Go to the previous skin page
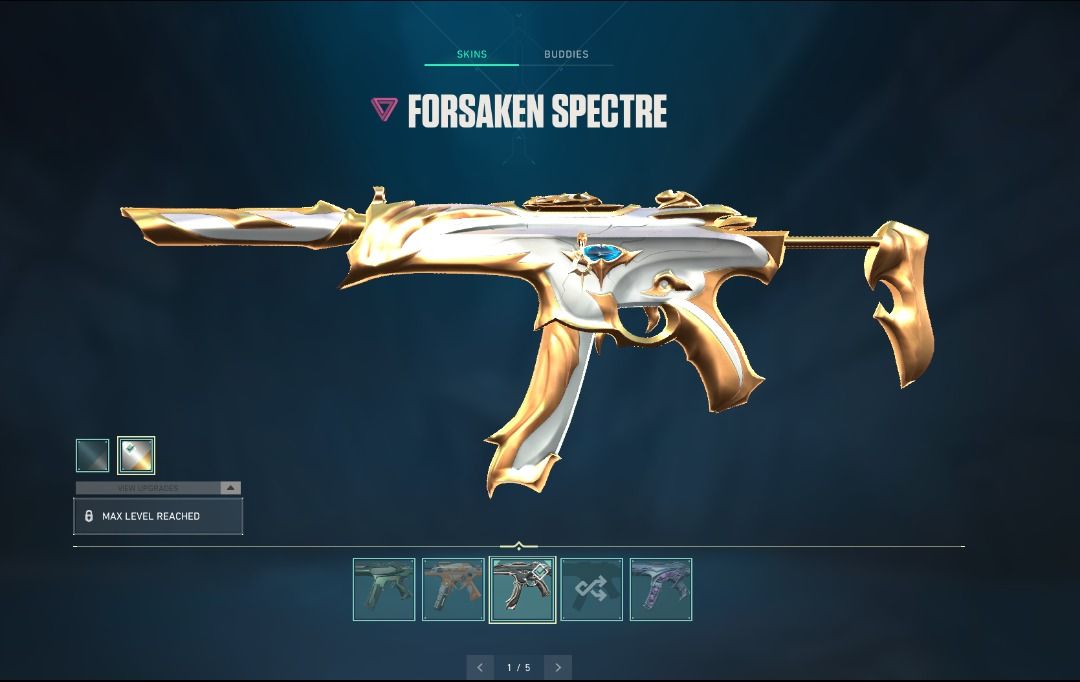This screenshot has height=682, width=1080. pos(480,667)
